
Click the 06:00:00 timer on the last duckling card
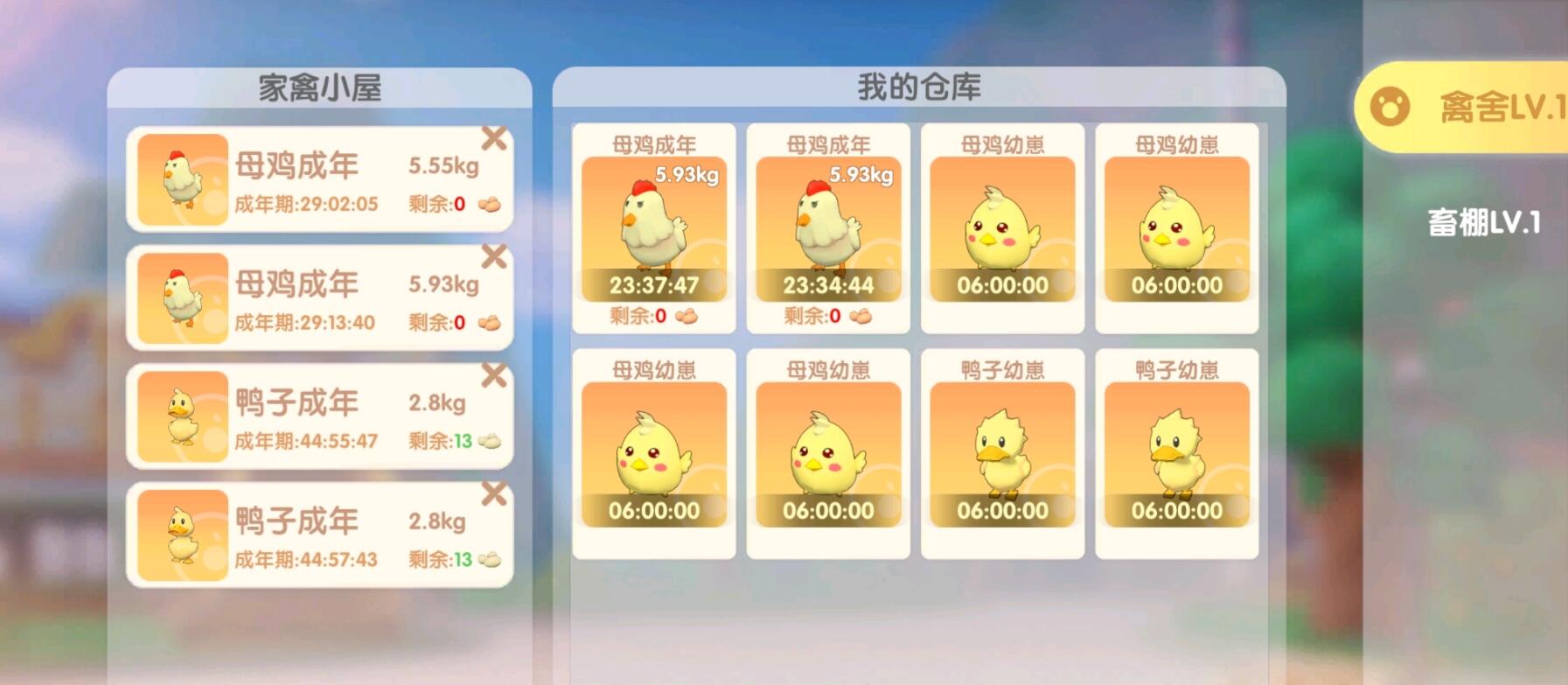(x=1177, y=510)
